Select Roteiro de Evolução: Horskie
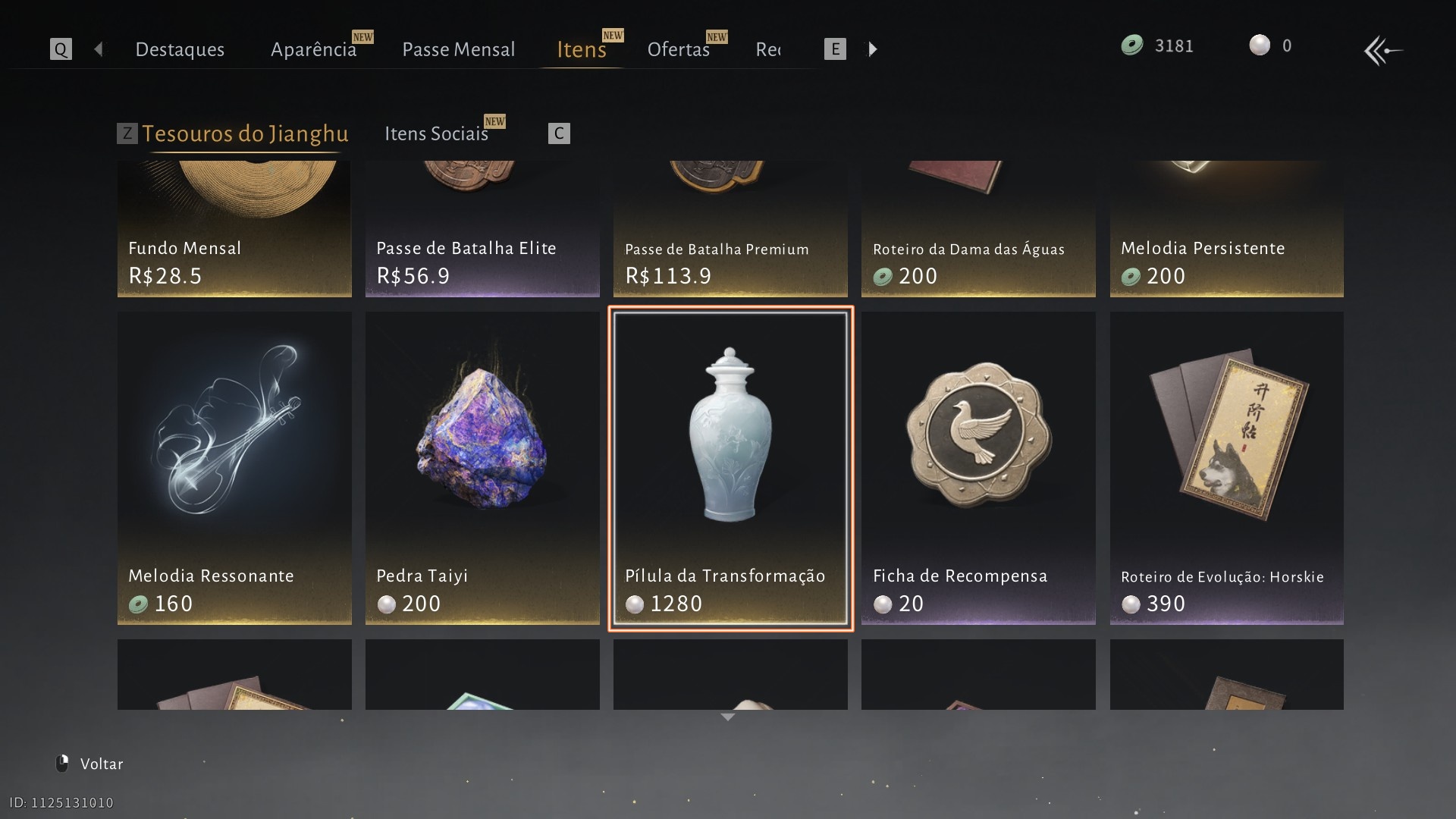This screenshot has height=819, width=1456. [x=1226, y=468]
